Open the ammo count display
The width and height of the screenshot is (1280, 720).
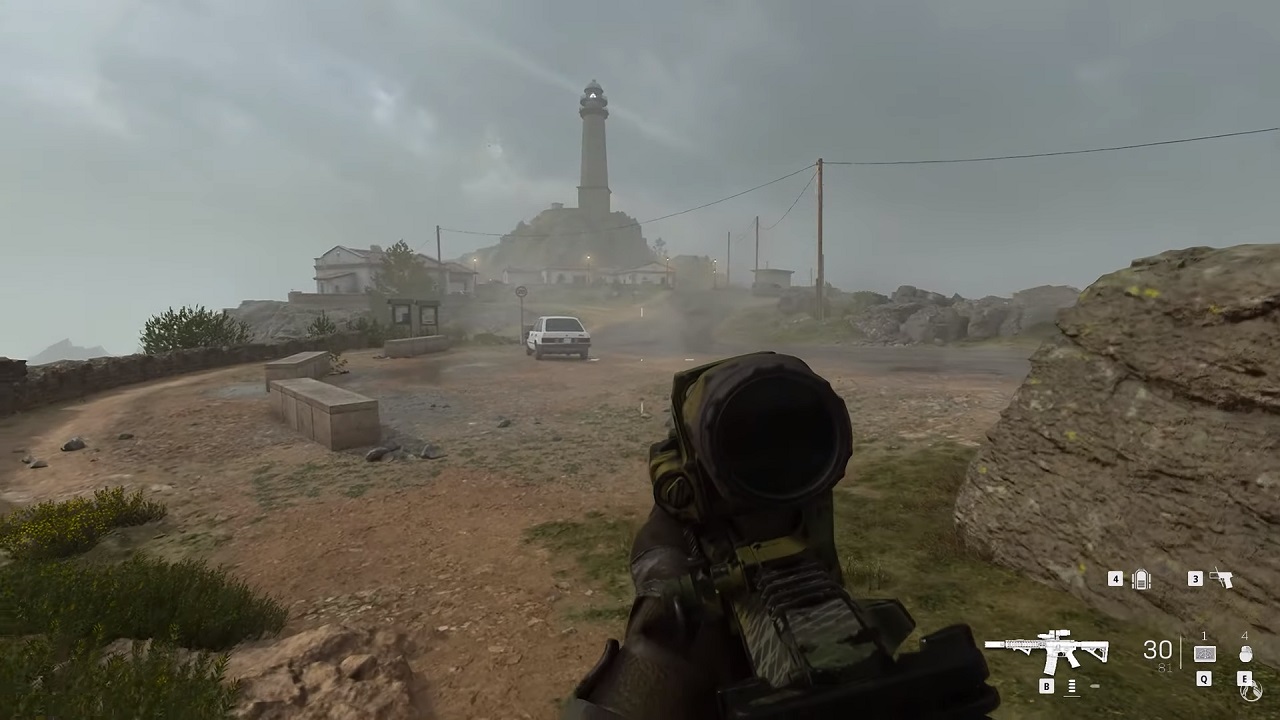pyautogui.click(x=1158, y=649)
